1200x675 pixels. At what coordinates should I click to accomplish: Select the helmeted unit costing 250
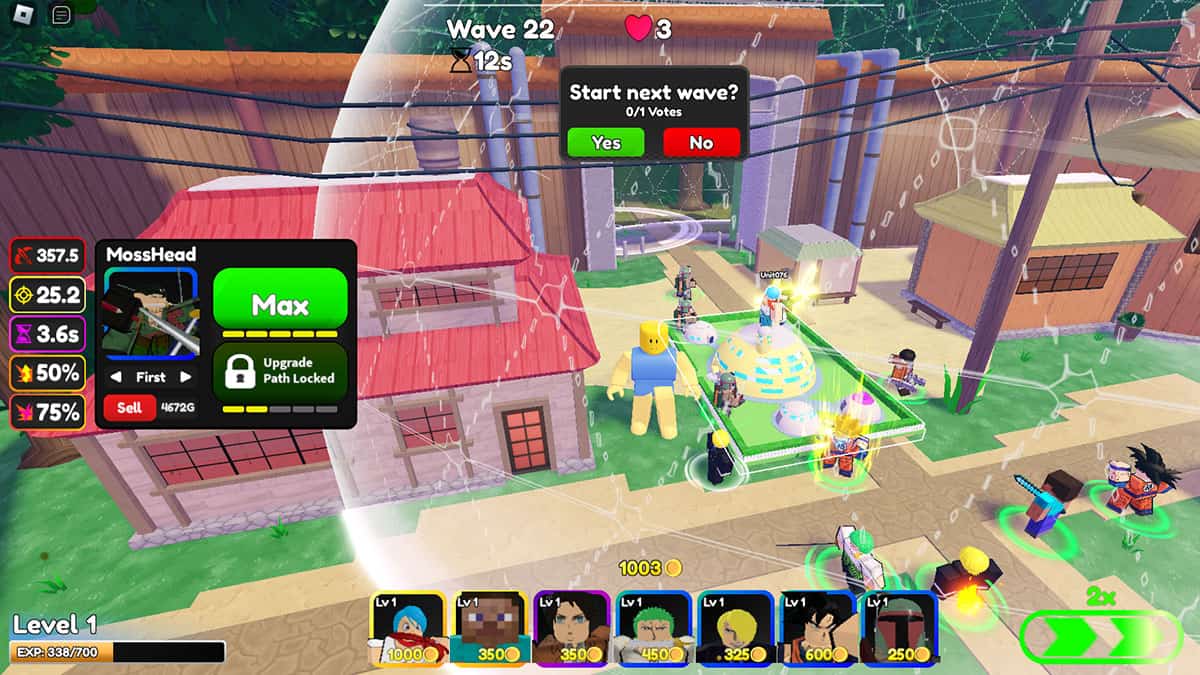click(898, 627)
